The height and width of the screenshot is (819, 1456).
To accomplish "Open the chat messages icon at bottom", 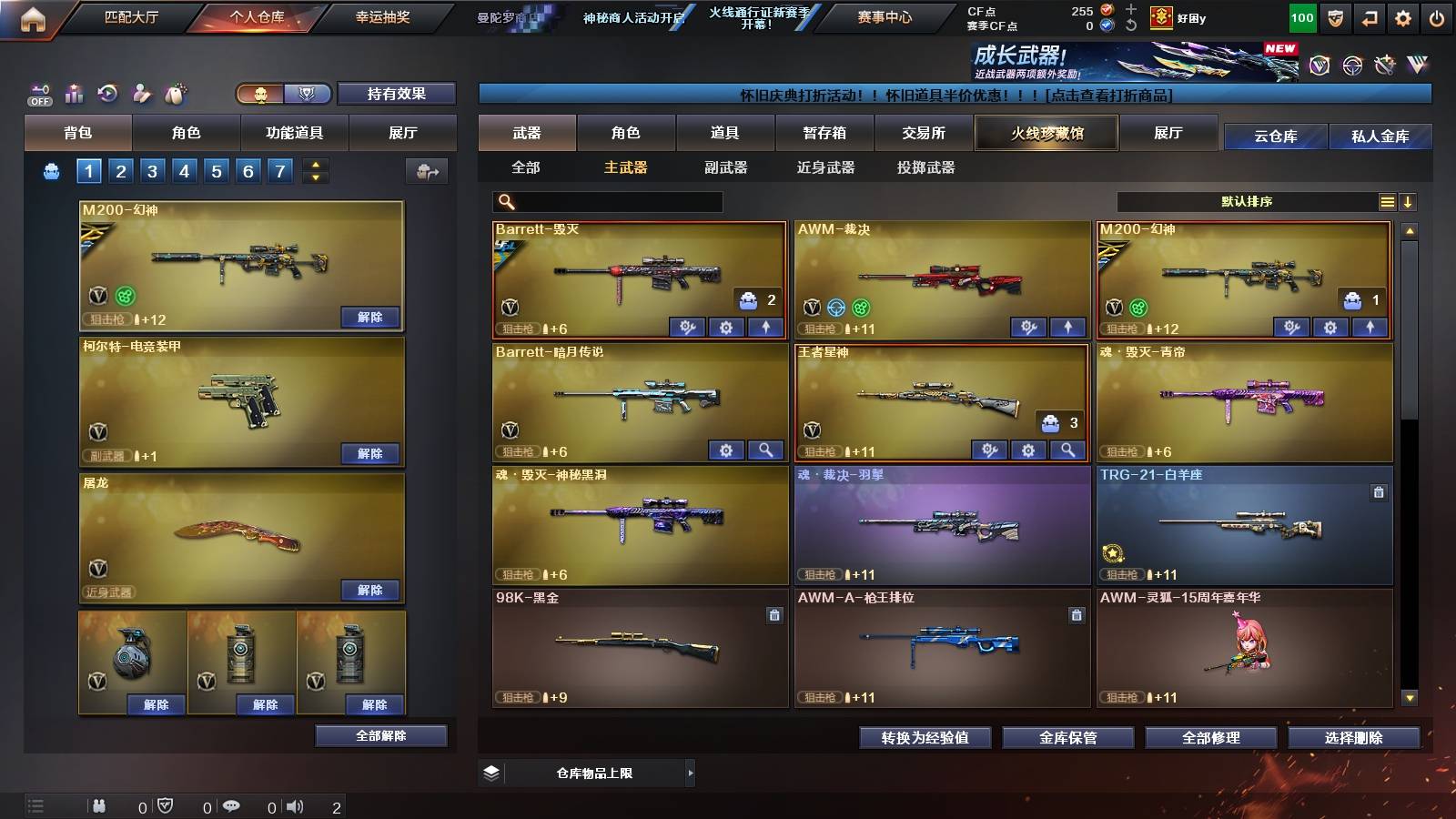I will tap(233, 805).
